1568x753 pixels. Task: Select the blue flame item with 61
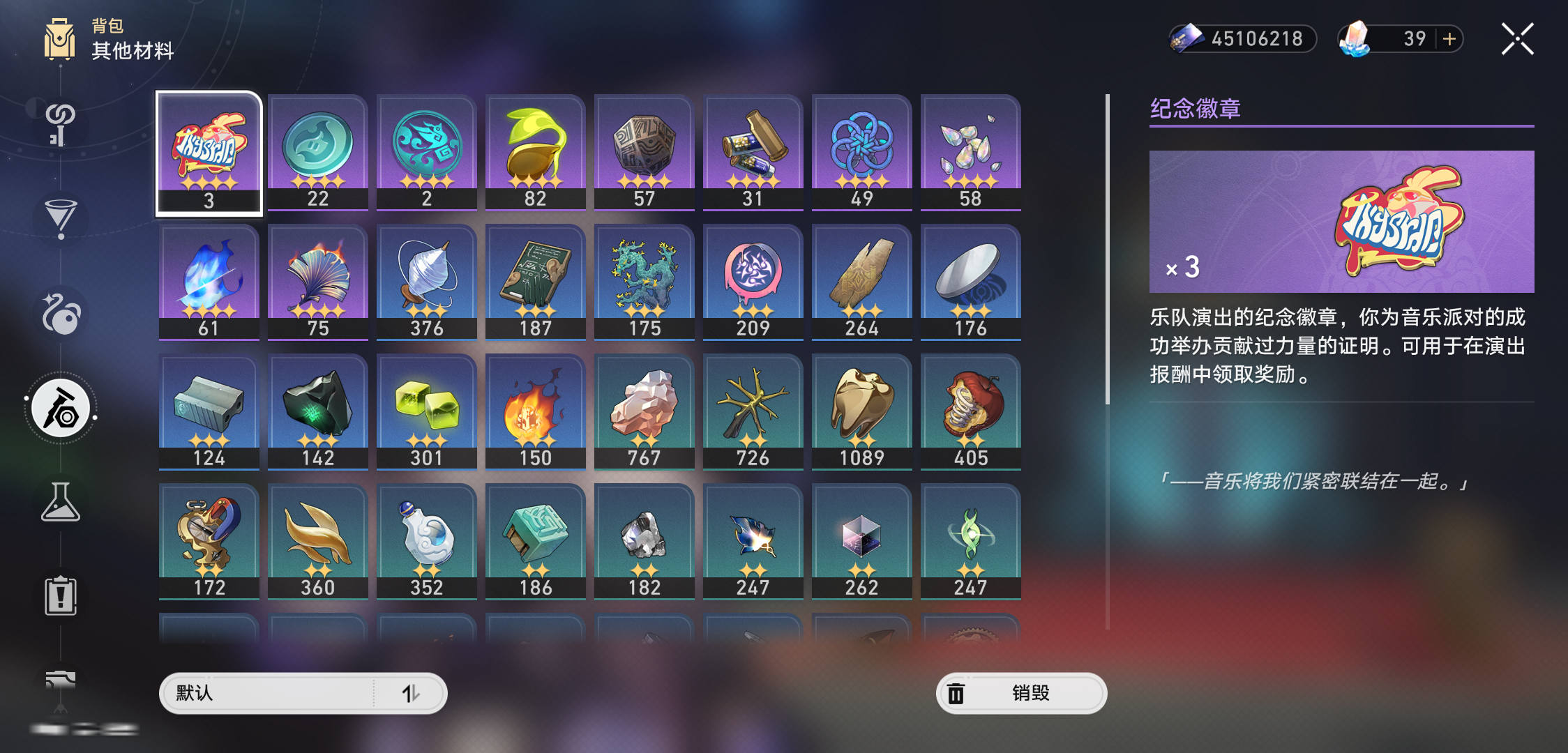[x=209, y=282]
